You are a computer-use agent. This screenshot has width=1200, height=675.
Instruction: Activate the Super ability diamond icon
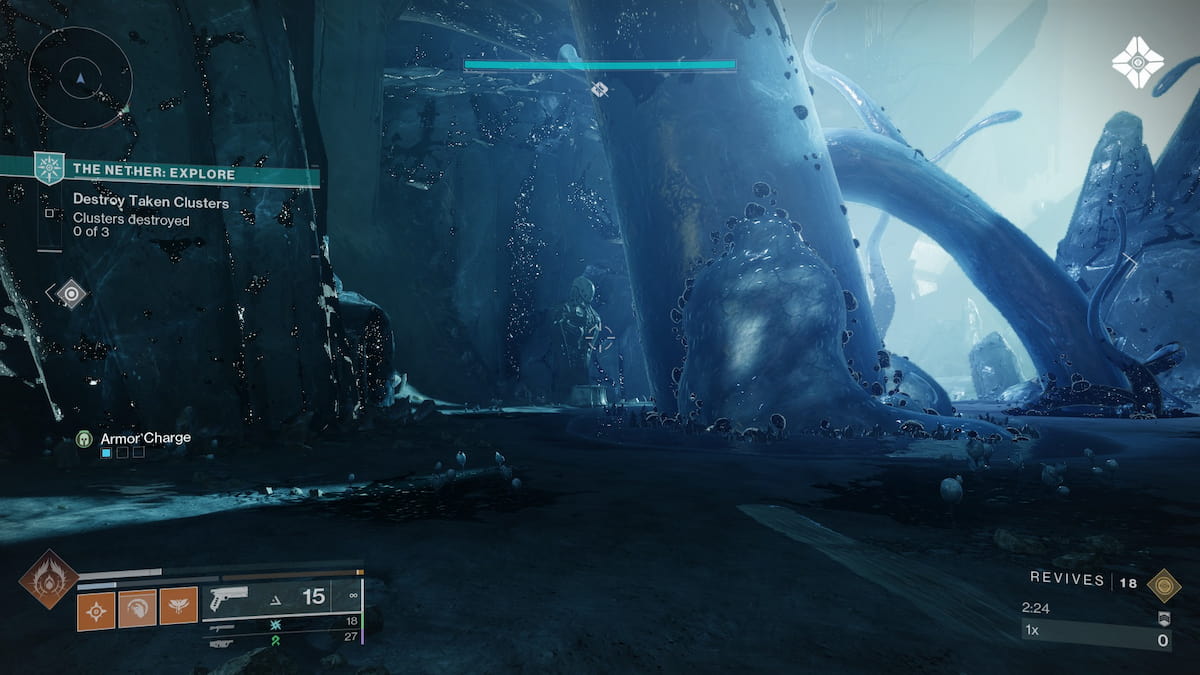click(48, 578)
